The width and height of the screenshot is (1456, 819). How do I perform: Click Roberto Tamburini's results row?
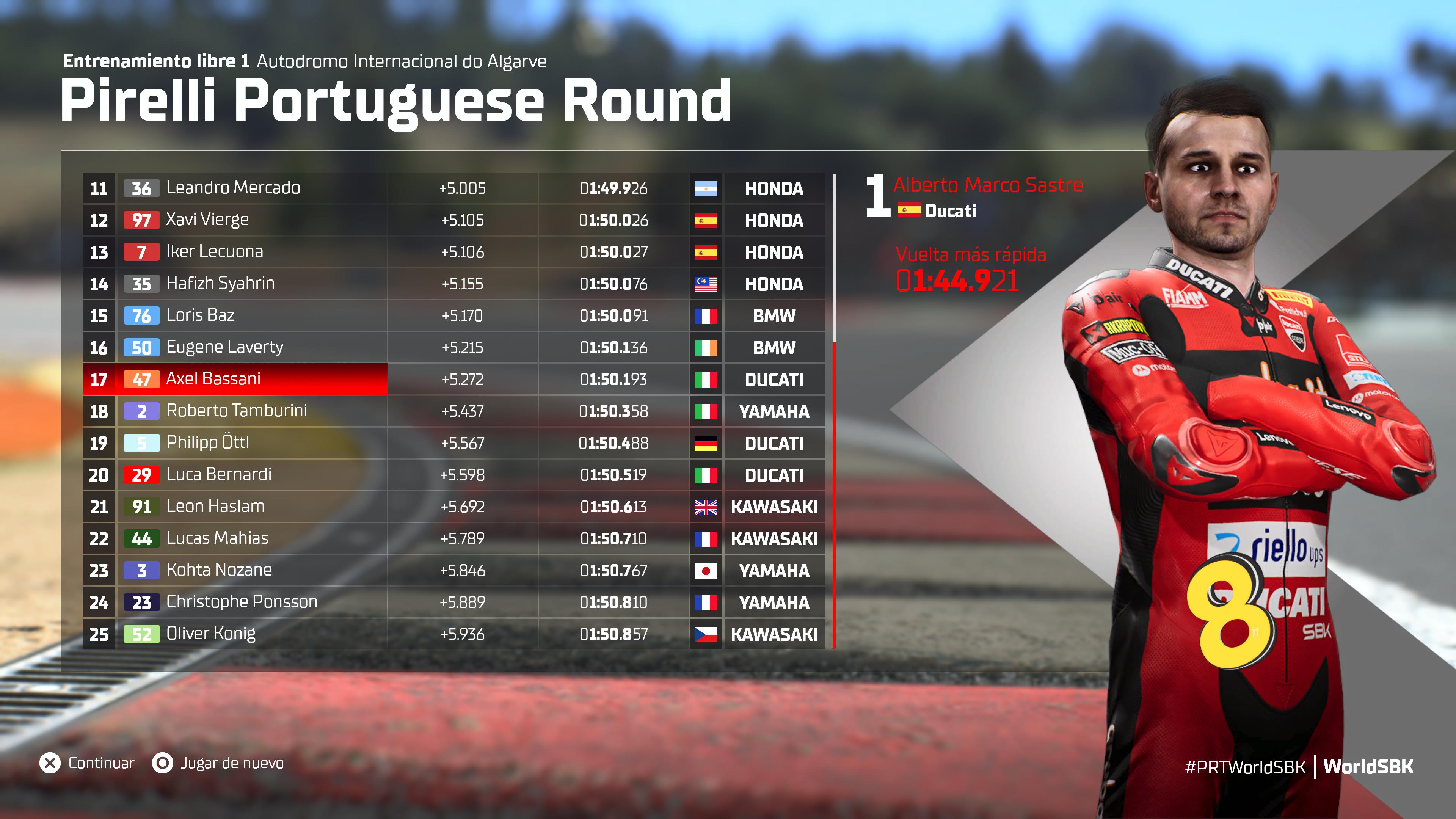[236, 411]
